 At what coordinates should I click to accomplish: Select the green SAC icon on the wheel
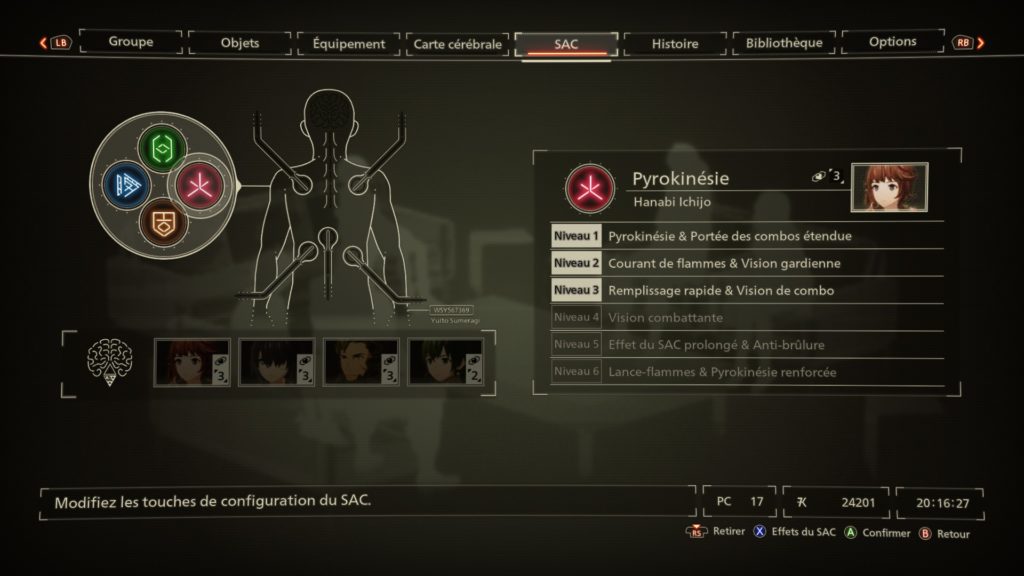162,149
